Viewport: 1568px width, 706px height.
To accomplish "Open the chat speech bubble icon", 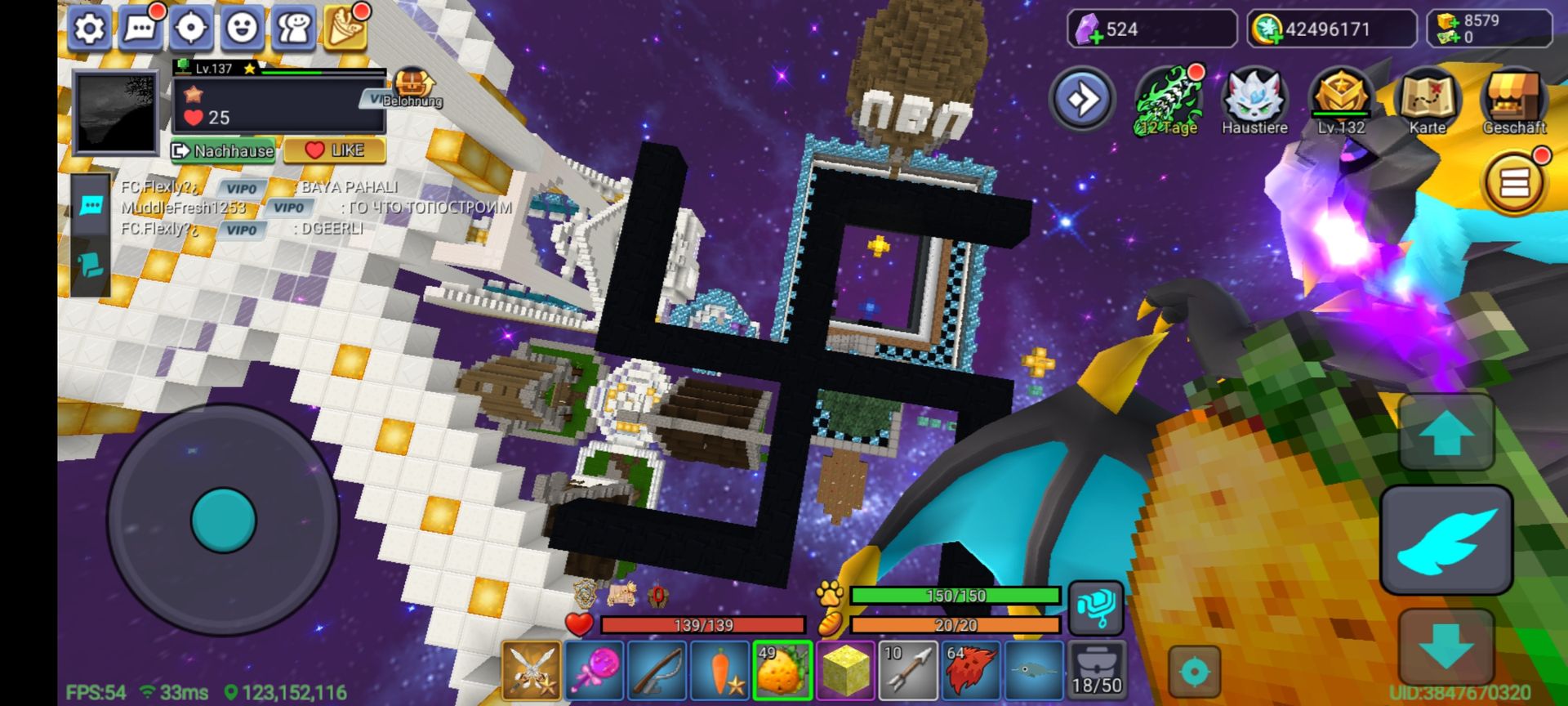I will pos(140,29).
